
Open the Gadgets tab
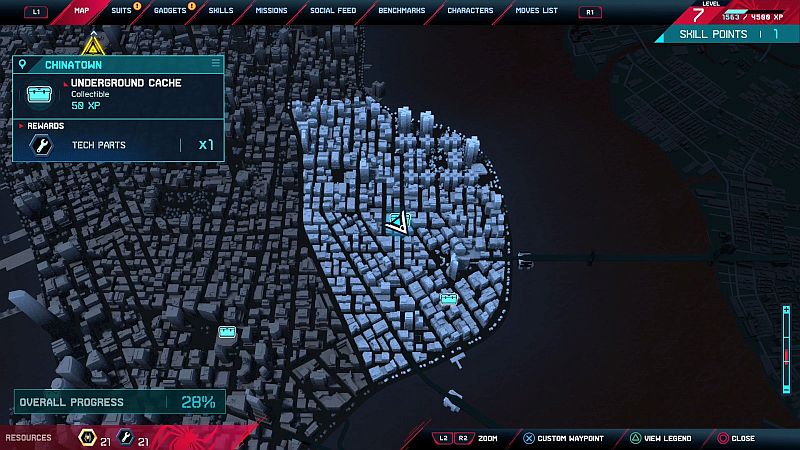pyautogui.click(x=170, y=11)
